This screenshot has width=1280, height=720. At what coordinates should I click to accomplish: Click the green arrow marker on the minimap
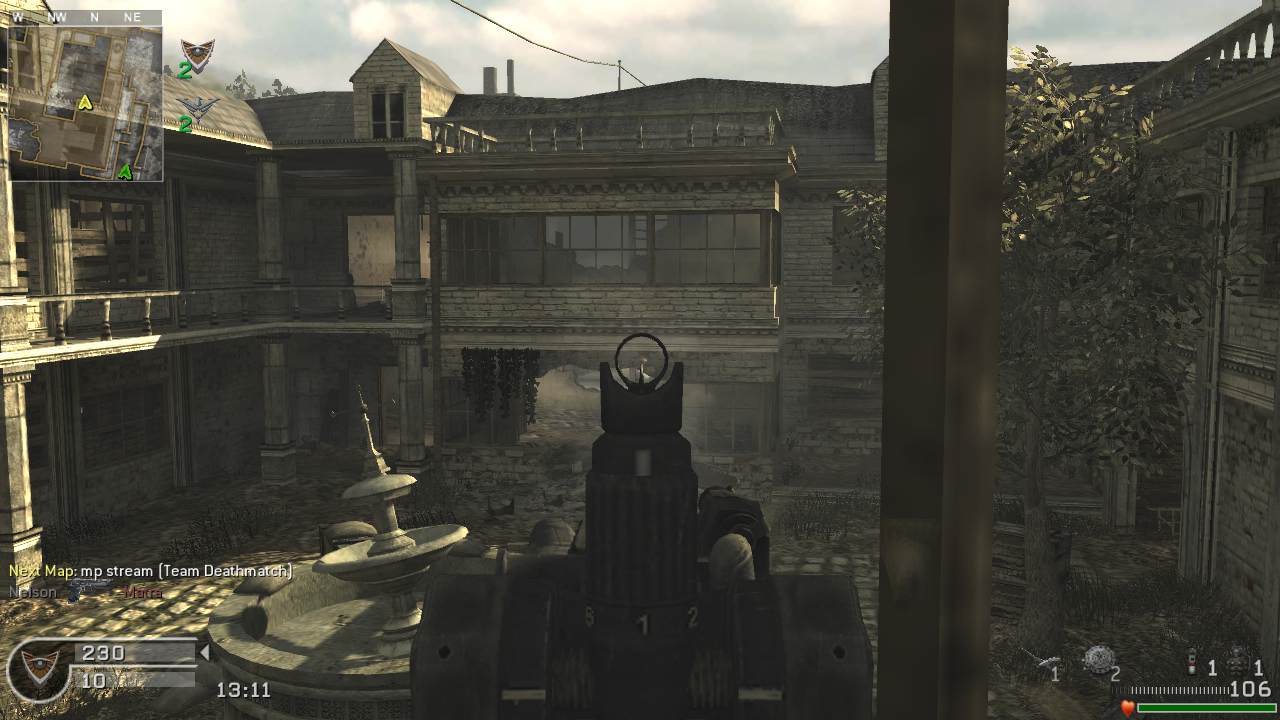tap(124, 172)
